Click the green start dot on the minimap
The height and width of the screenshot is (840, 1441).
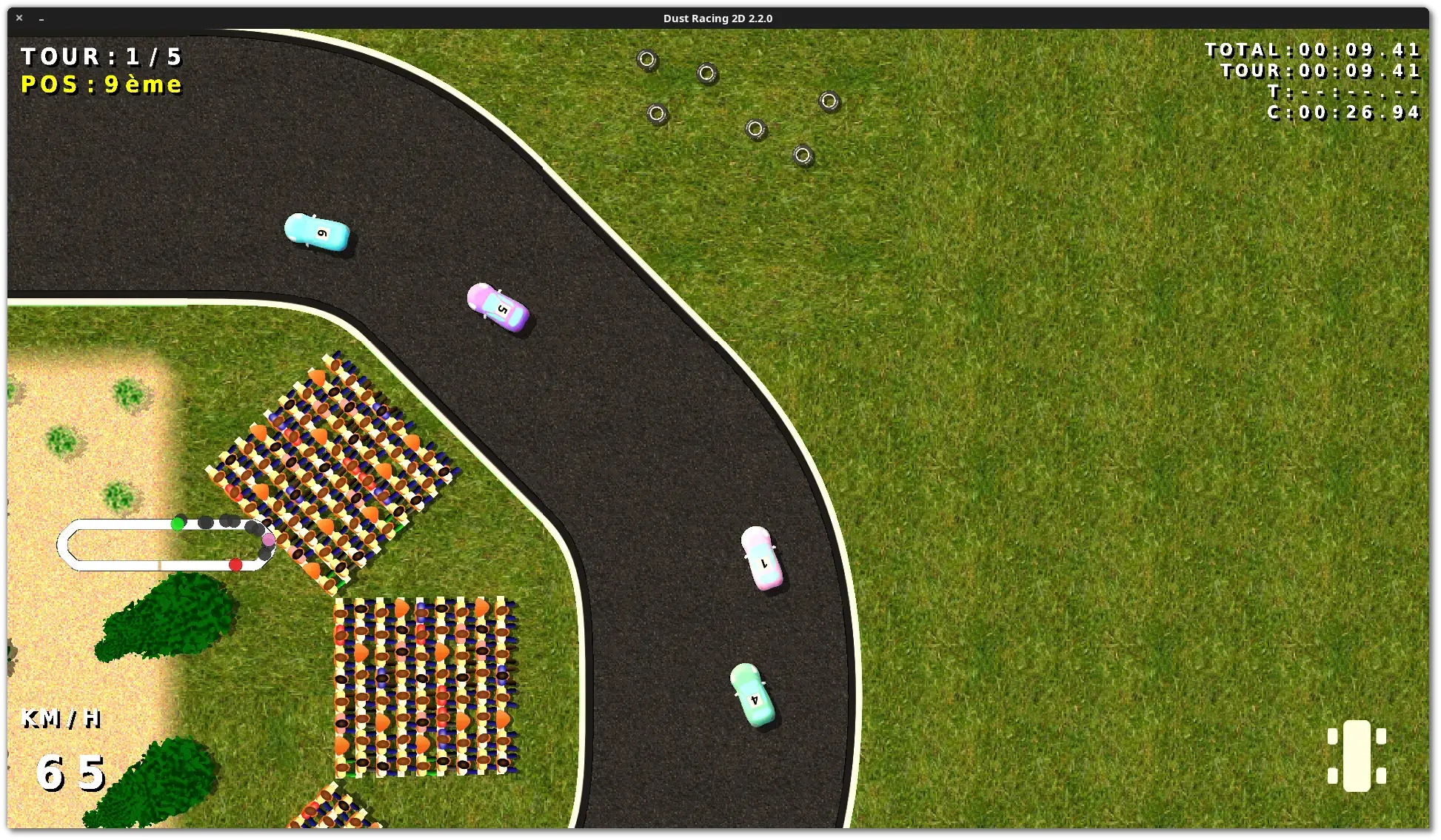pos(175,523)
